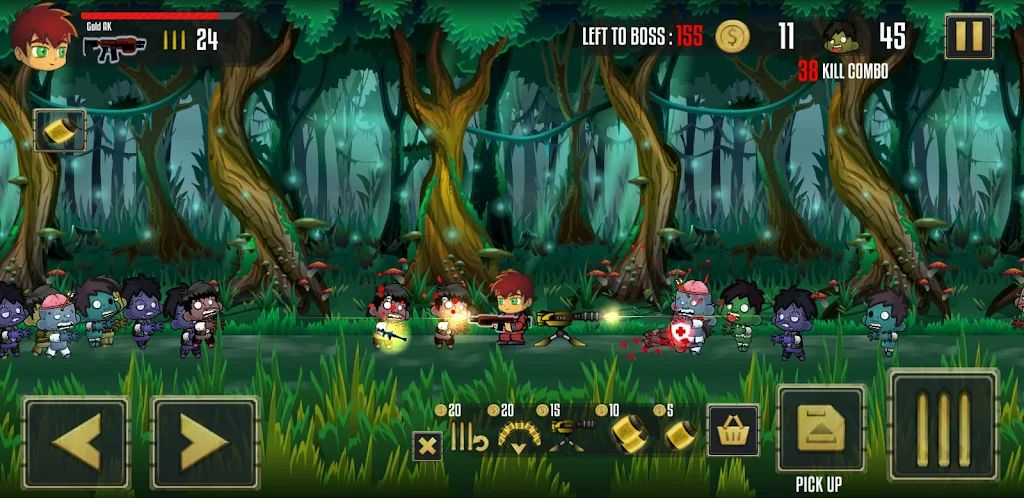The height and width of the screenshot is (498, 1024).
Task: Pause the game with the pause button
Action: point(968,38)
